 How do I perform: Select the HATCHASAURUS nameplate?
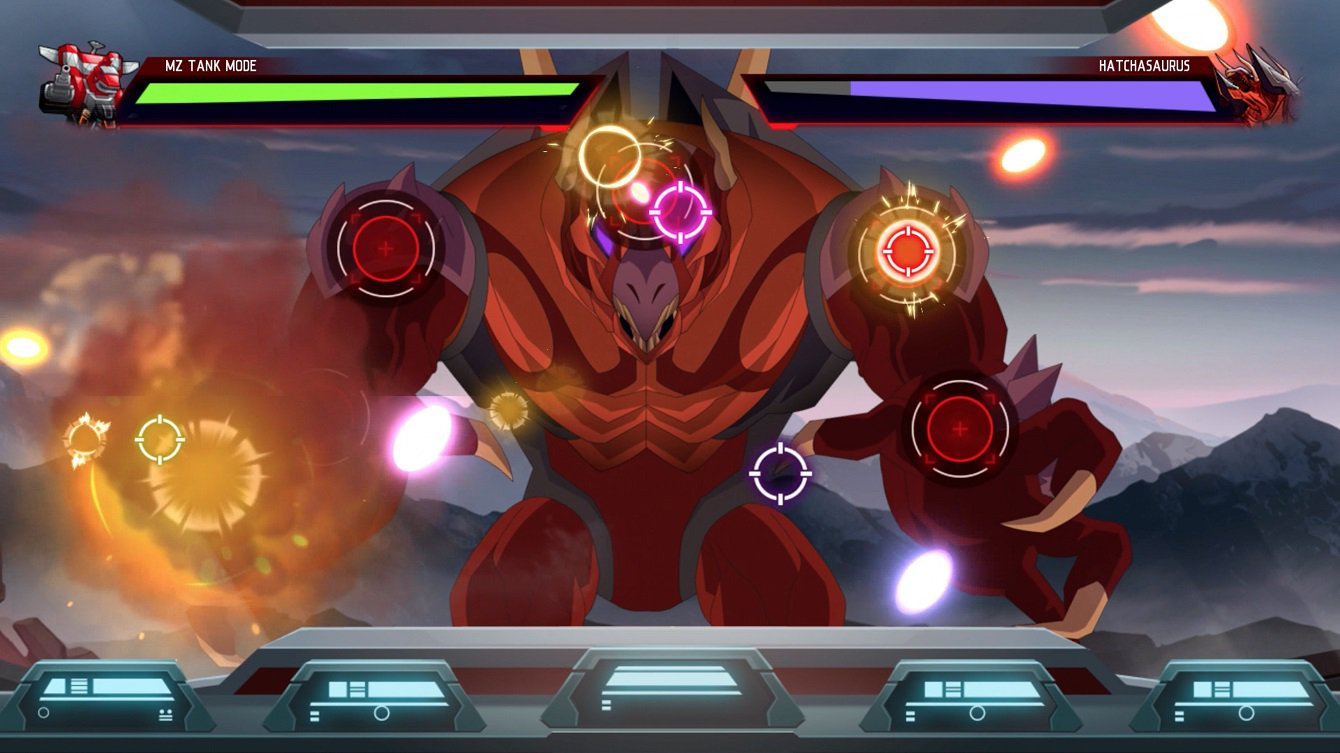1143,63
